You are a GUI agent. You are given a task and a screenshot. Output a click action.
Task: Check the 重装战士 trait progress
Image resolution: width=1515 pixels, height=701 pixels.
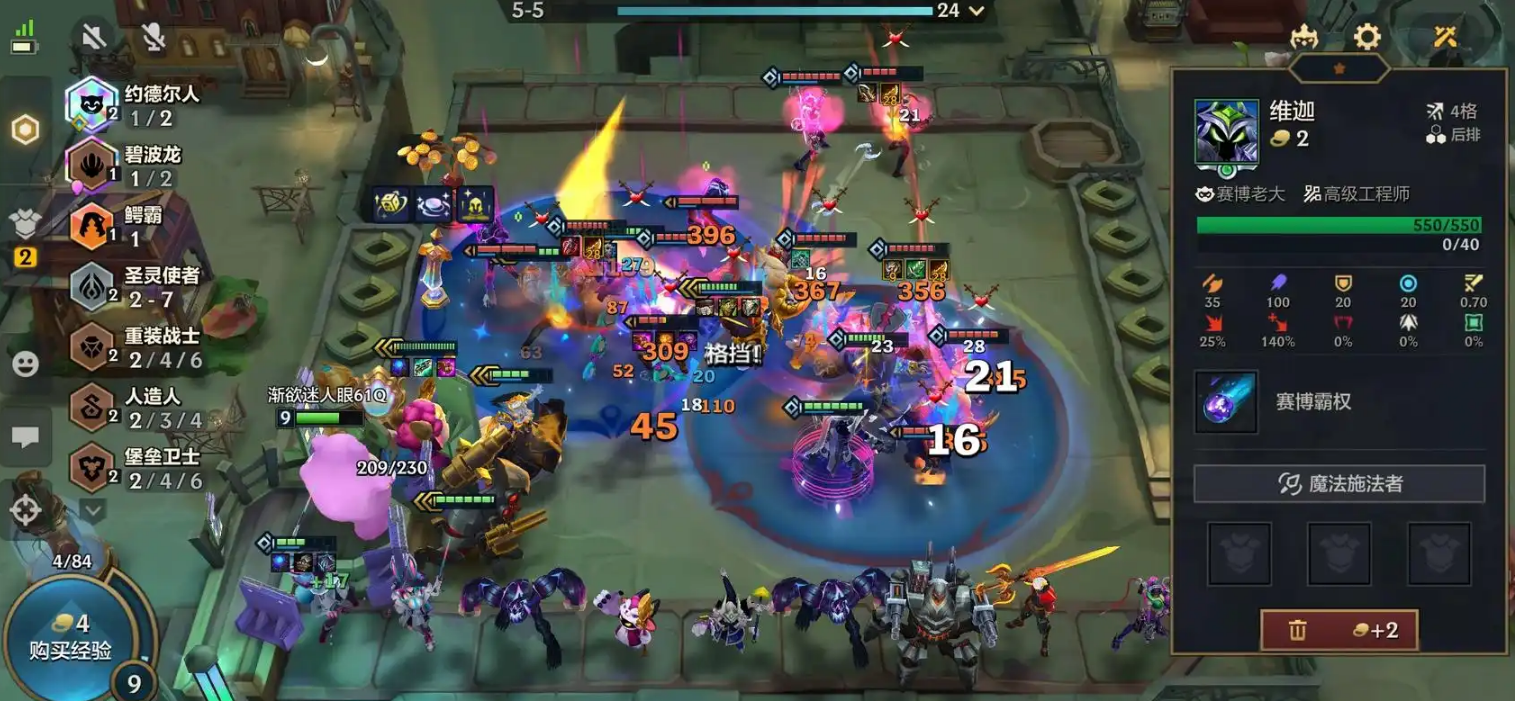pyautogui.click(x=92, y=347)
